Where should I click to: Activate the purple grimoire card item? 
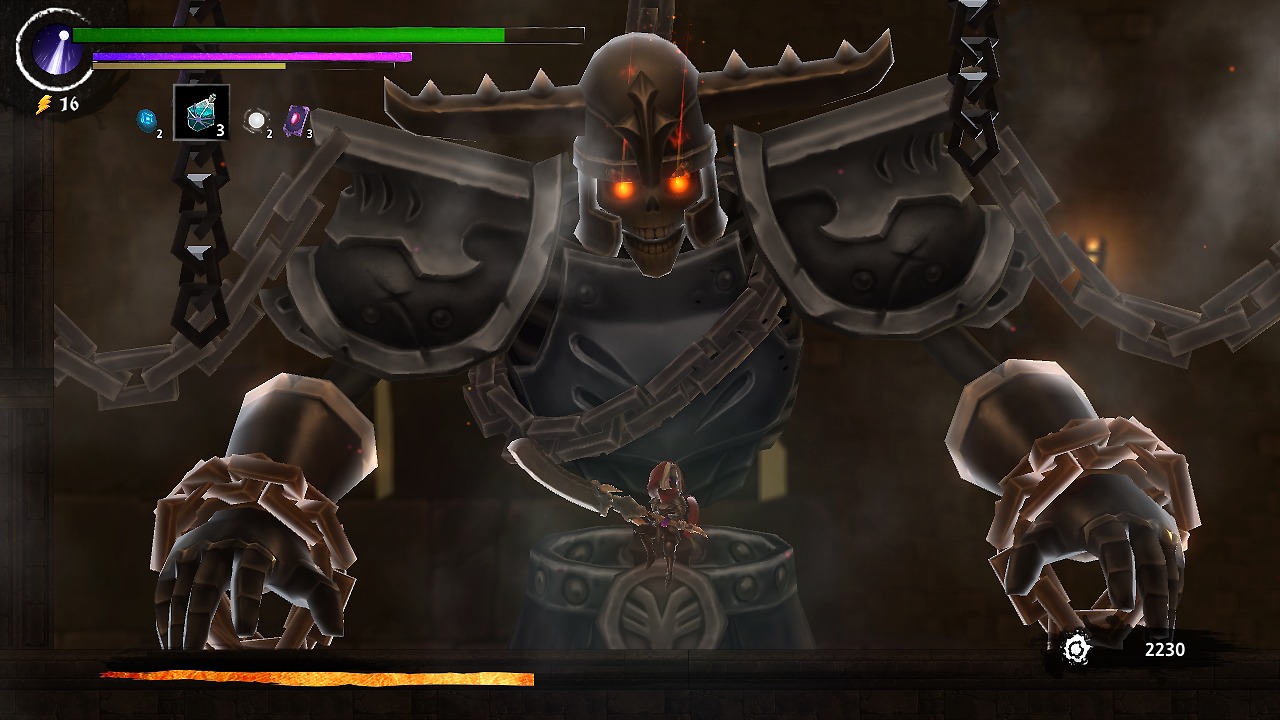pyautogui.click(x=298, y=118)
